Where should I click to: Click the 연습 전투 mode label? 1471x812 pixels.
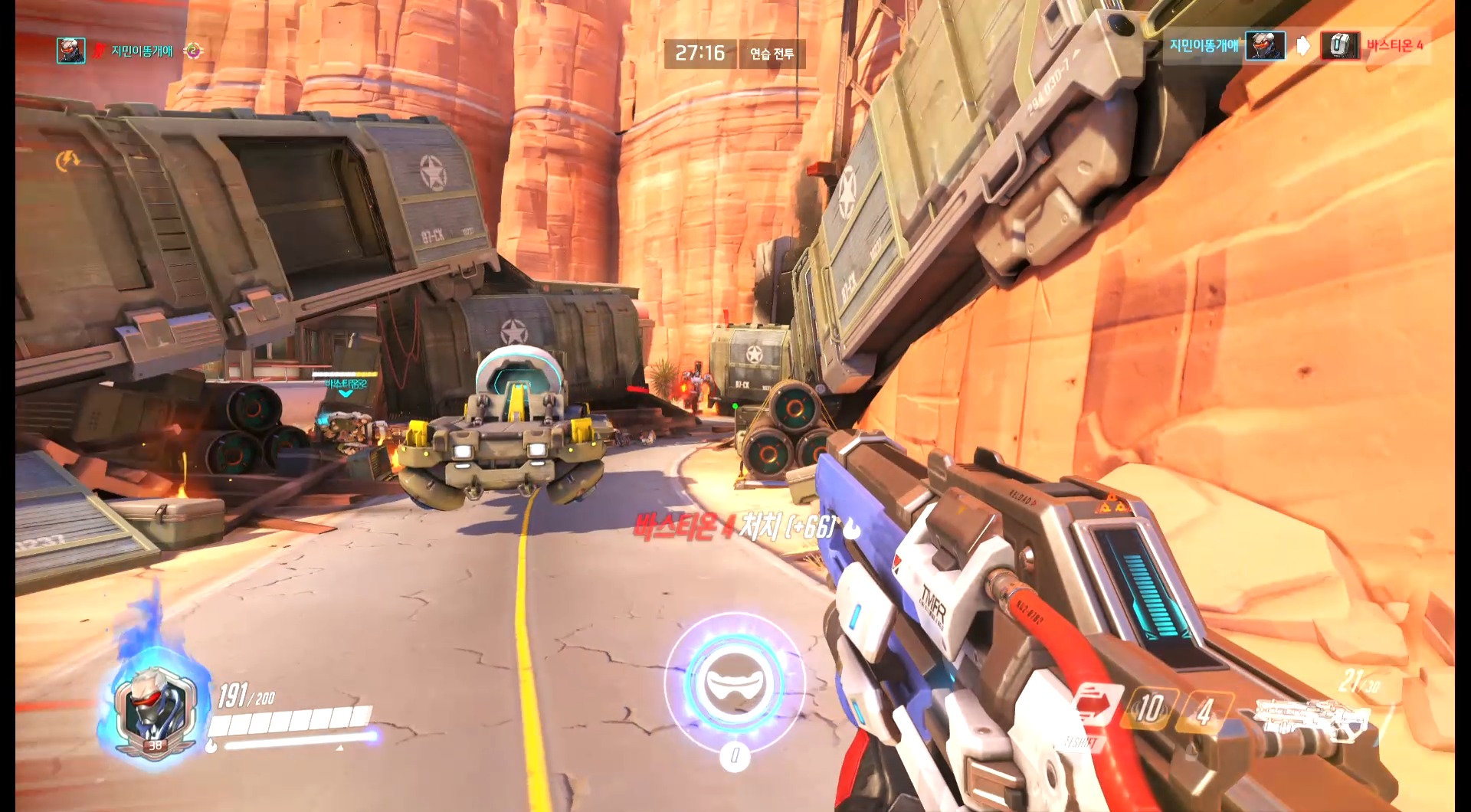(772, 54)
